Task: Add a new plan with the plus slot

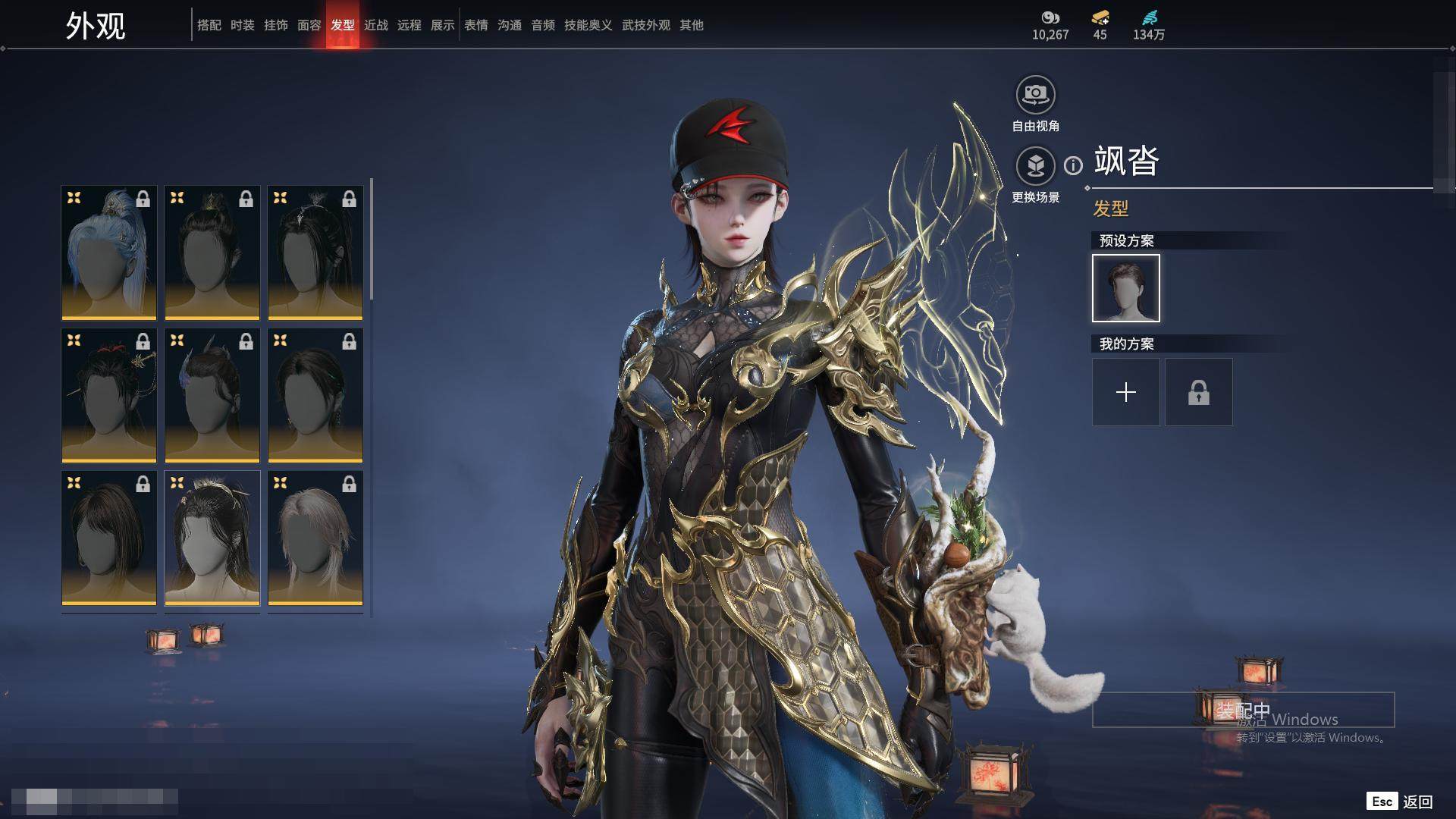Action: click(x=1125, y=392)
